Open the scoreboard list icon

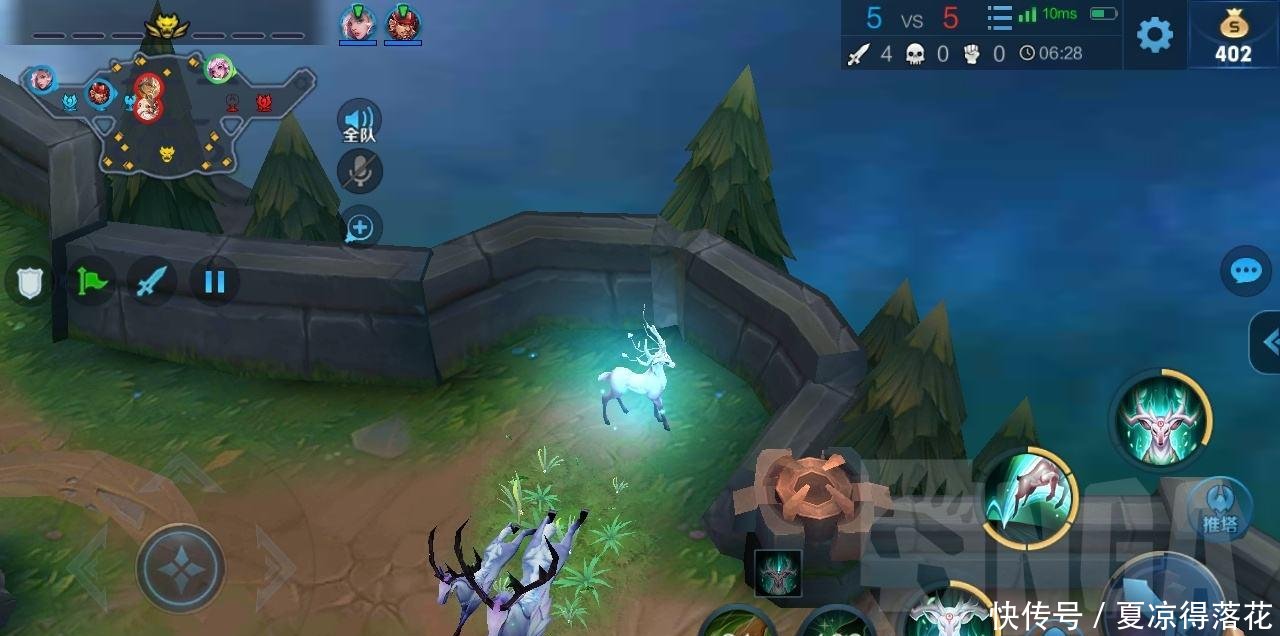click(999, 17)
